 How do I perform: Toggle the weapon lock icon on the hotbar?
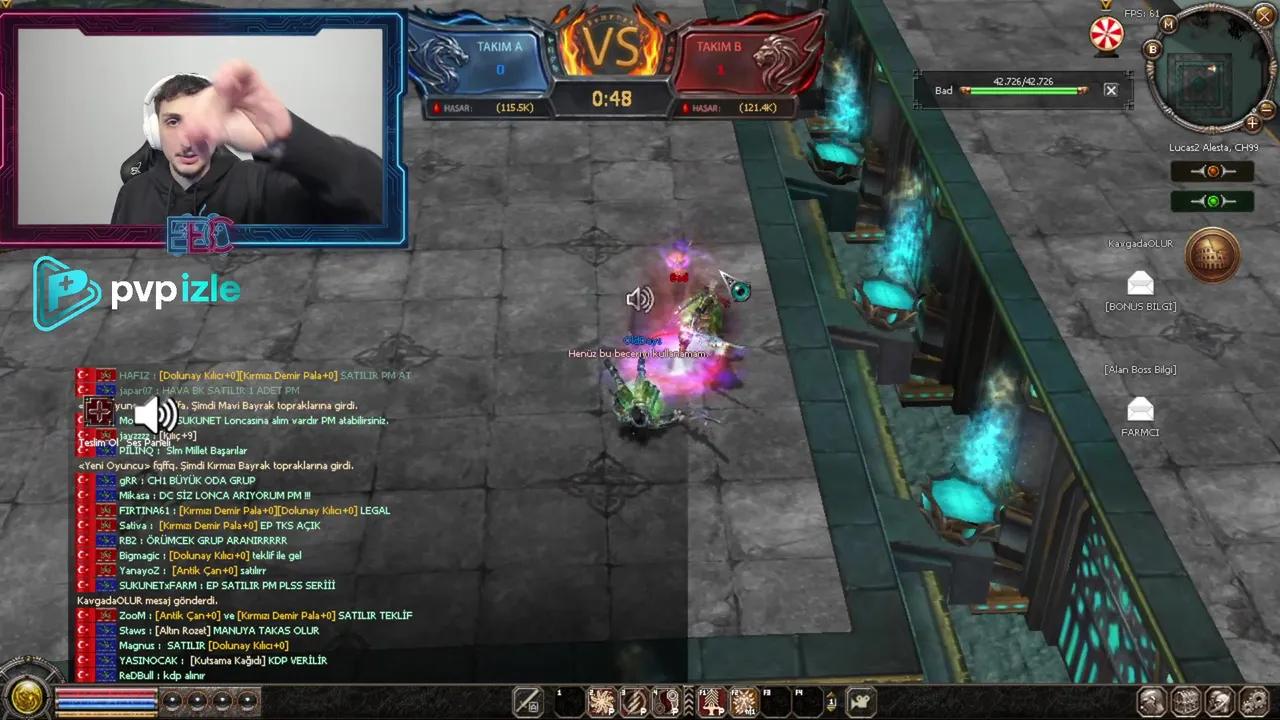tap(527, 700)
